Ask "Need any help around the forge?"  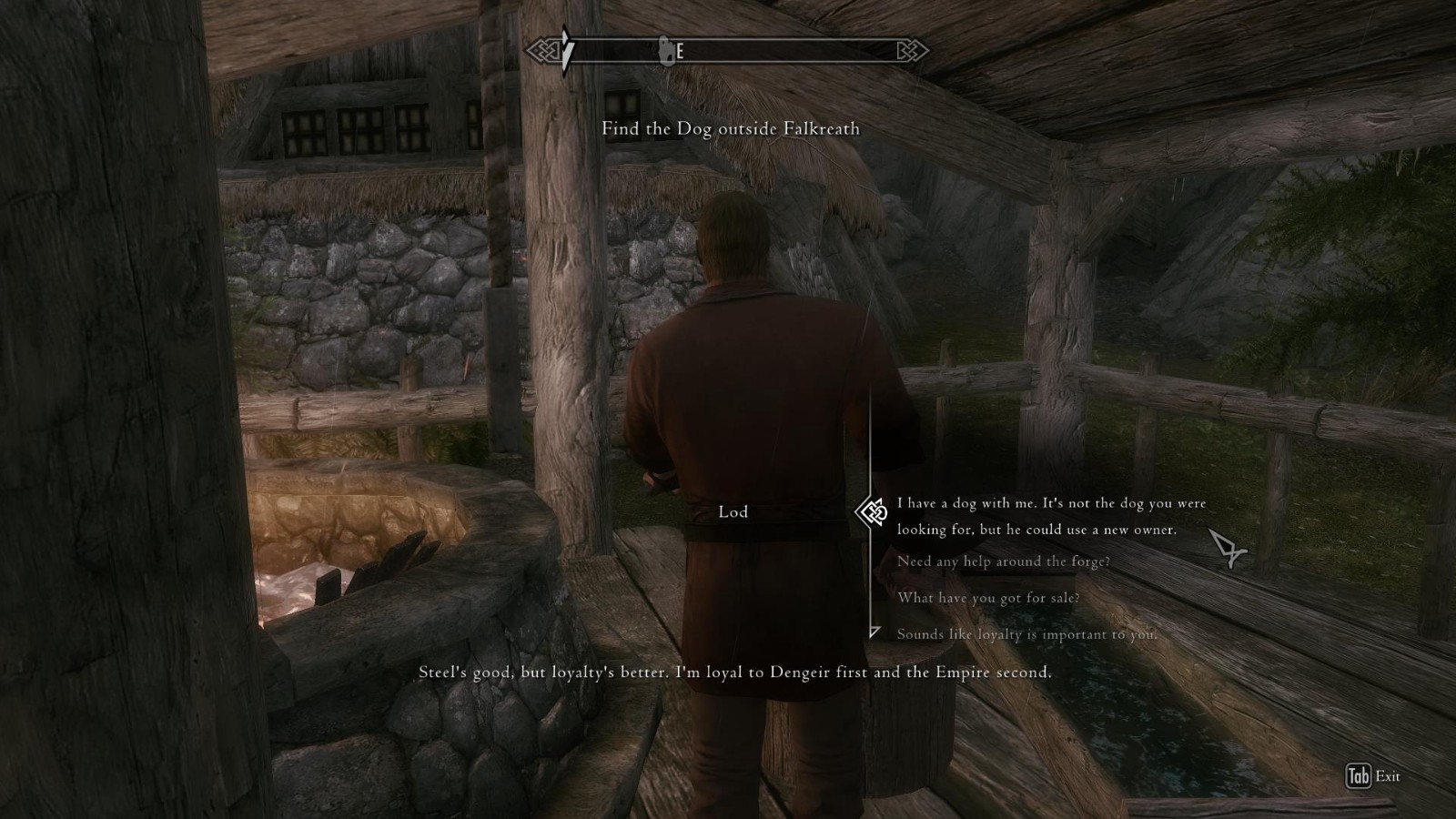tap(1003, 561)
